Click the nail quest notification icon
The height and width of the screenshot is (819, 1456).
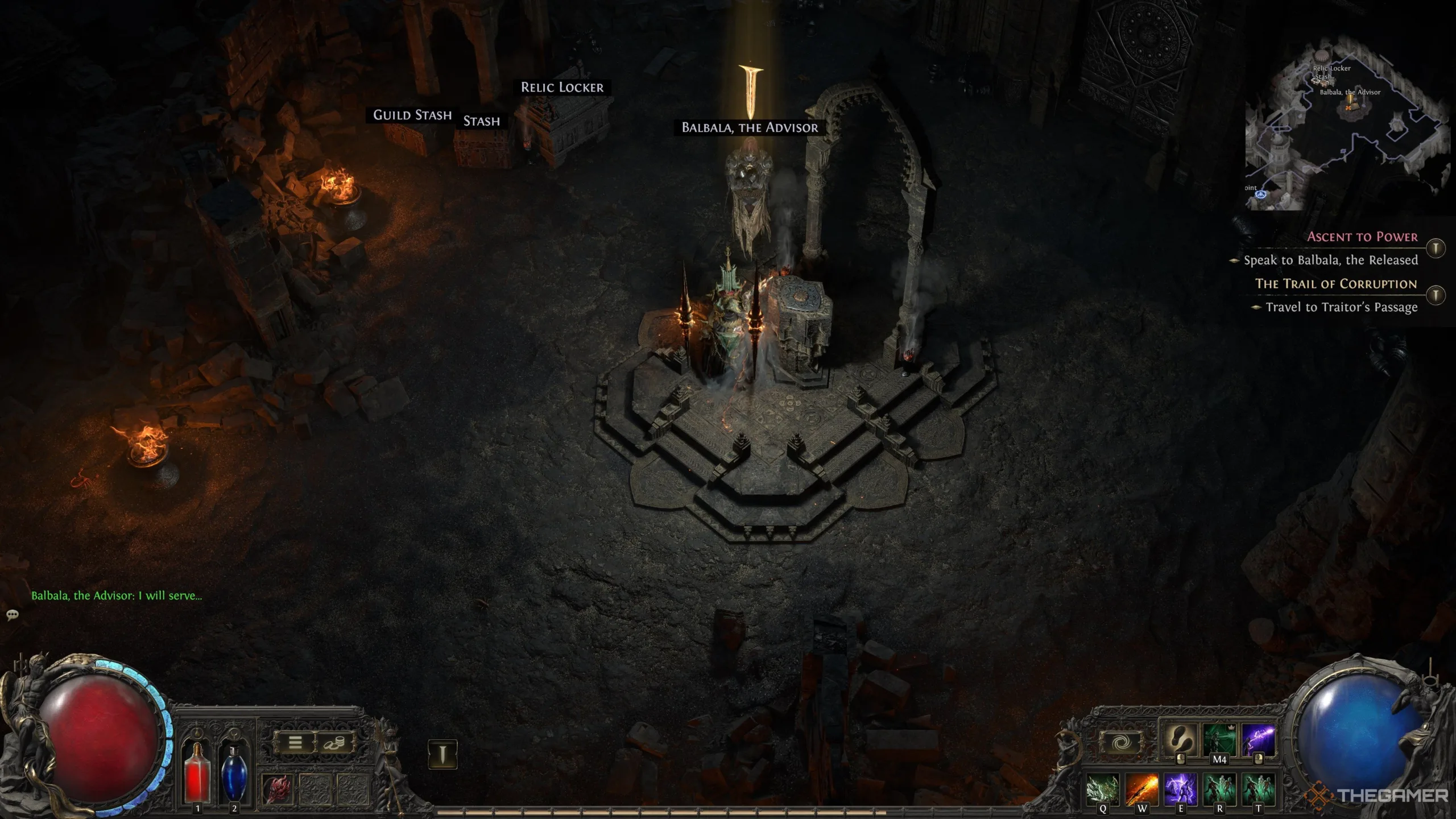coord(442,755)
